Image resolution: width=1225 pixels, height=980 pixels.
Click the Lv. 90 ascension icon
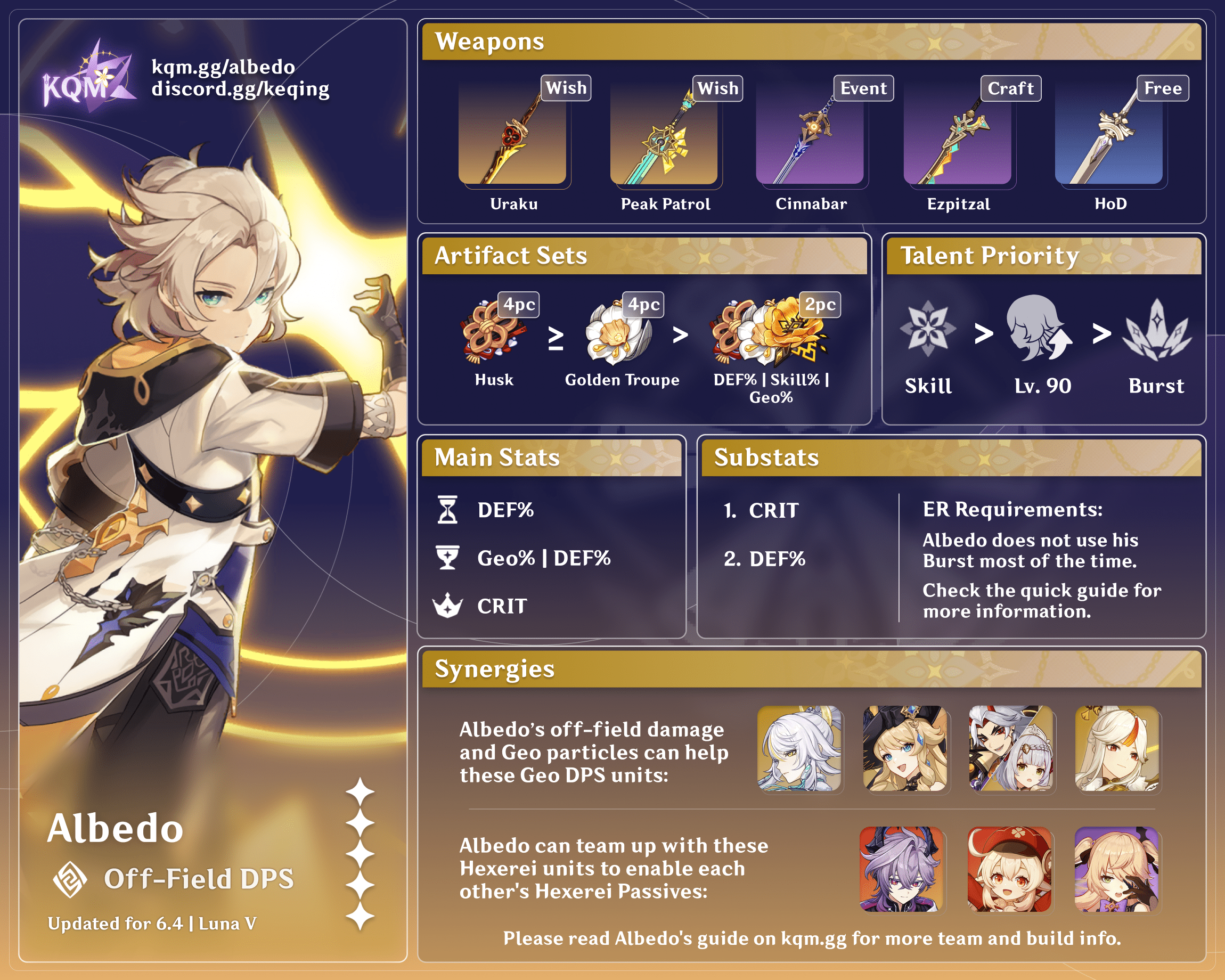pos(1038,329)
